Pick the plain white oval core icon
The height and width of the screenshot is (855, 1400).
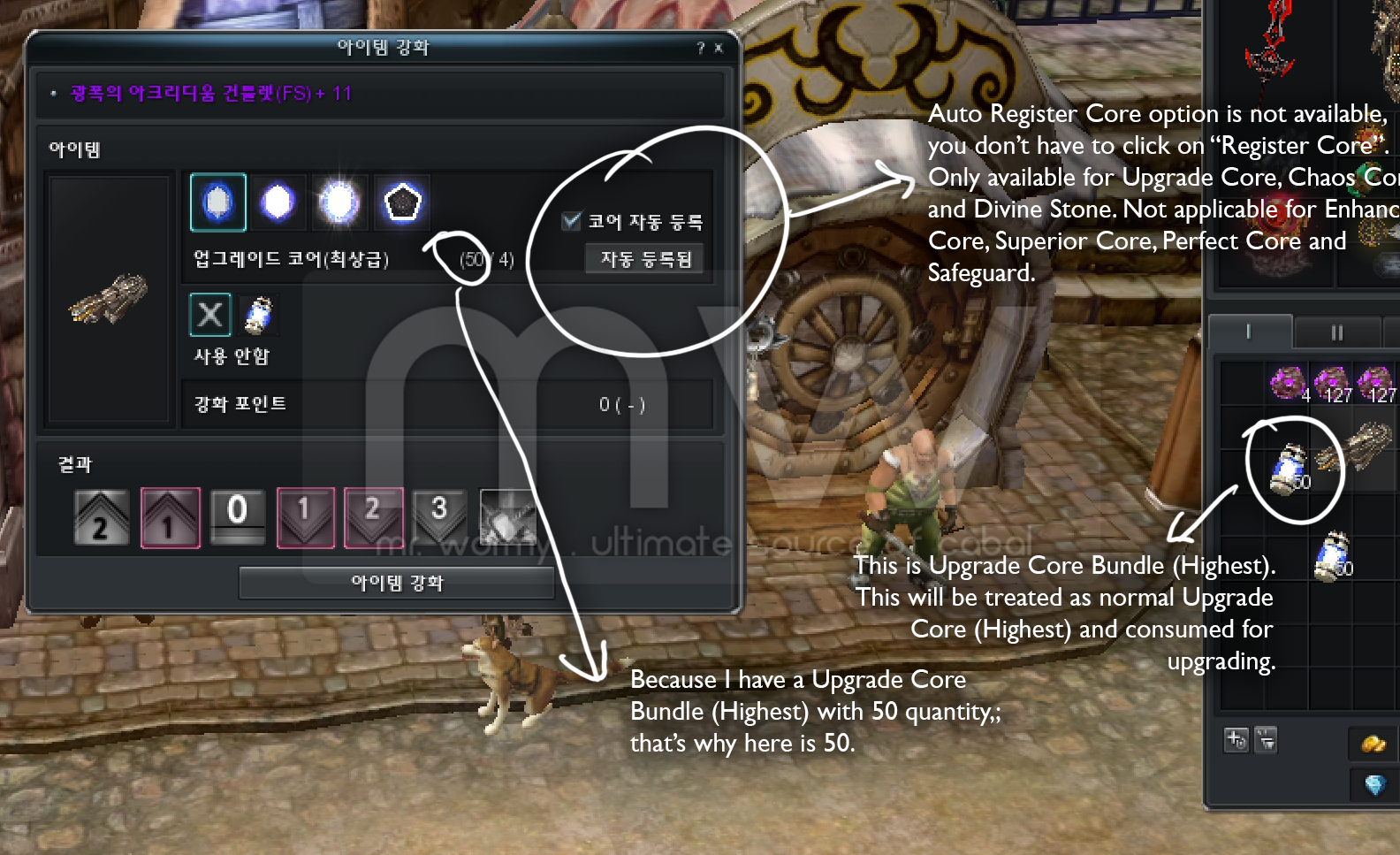[278, 202]
